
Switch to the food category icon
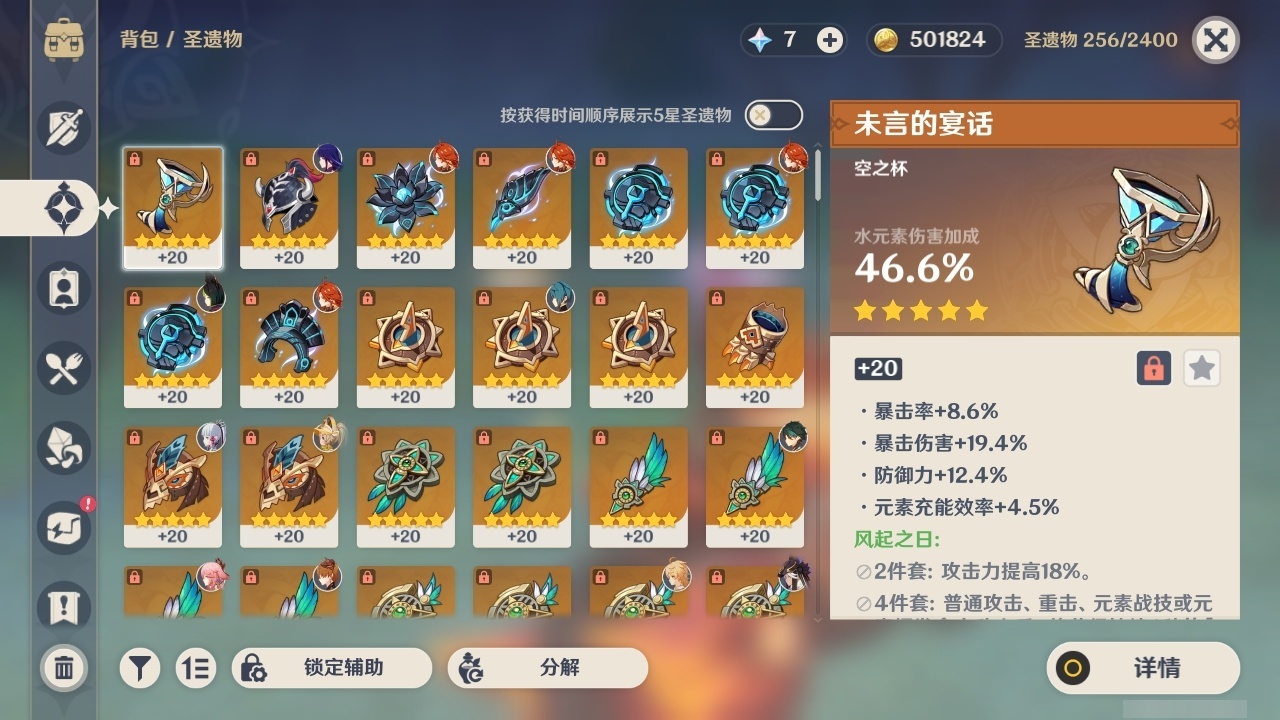[63, 368]
